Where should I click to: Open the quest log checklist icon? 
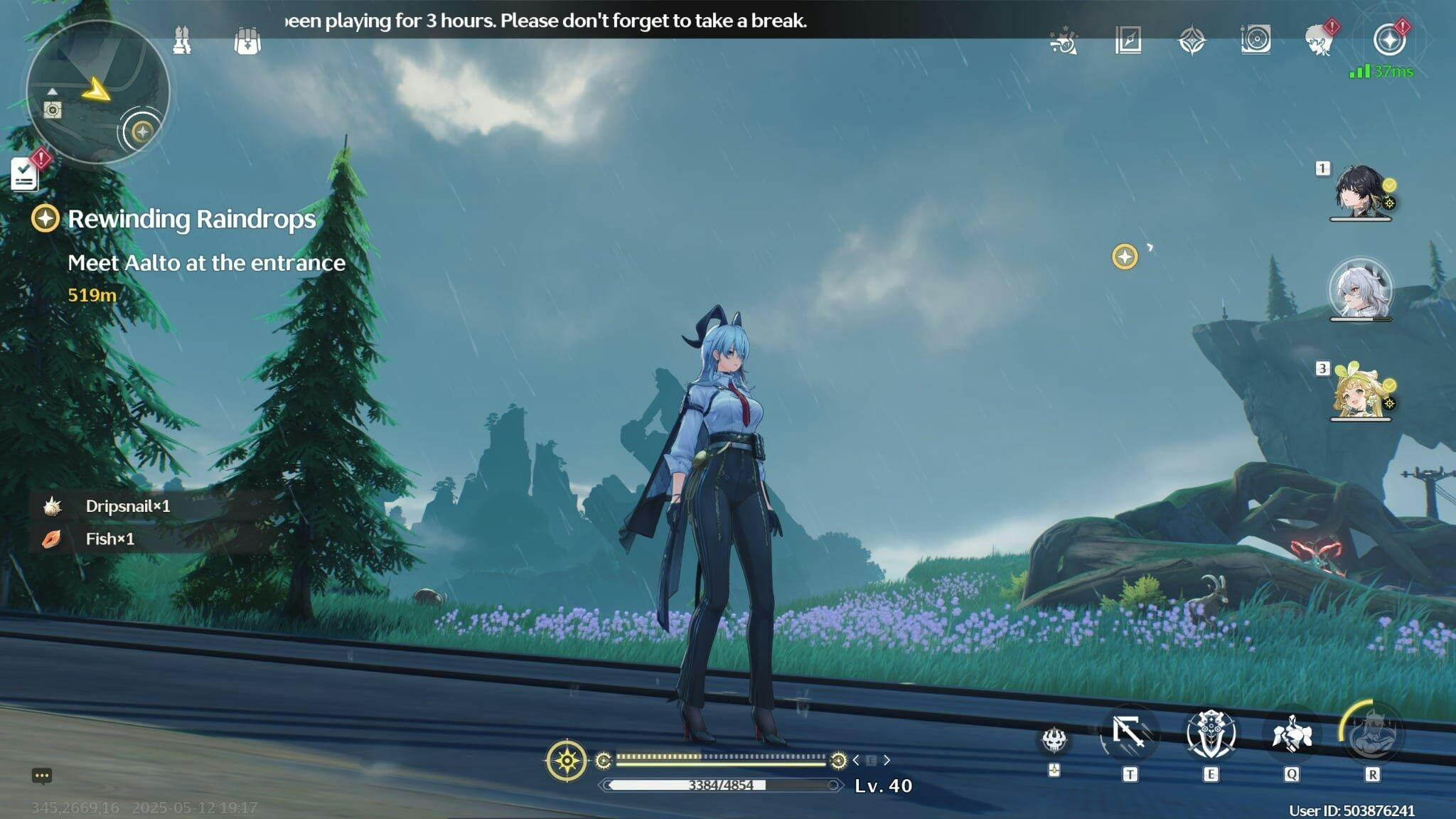25,173
